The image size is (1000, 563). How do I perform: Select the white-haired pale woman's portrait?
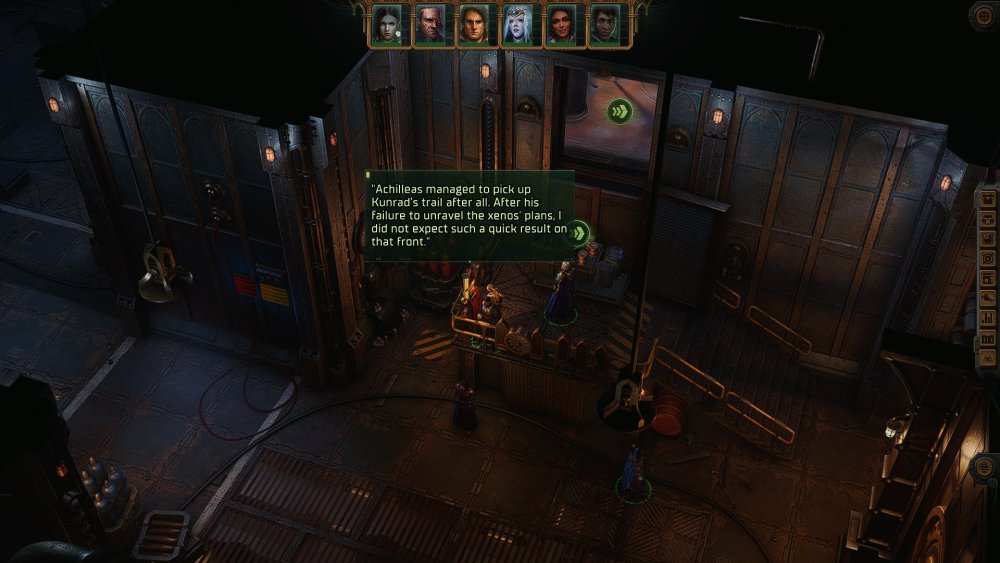(x=517, y=25)
